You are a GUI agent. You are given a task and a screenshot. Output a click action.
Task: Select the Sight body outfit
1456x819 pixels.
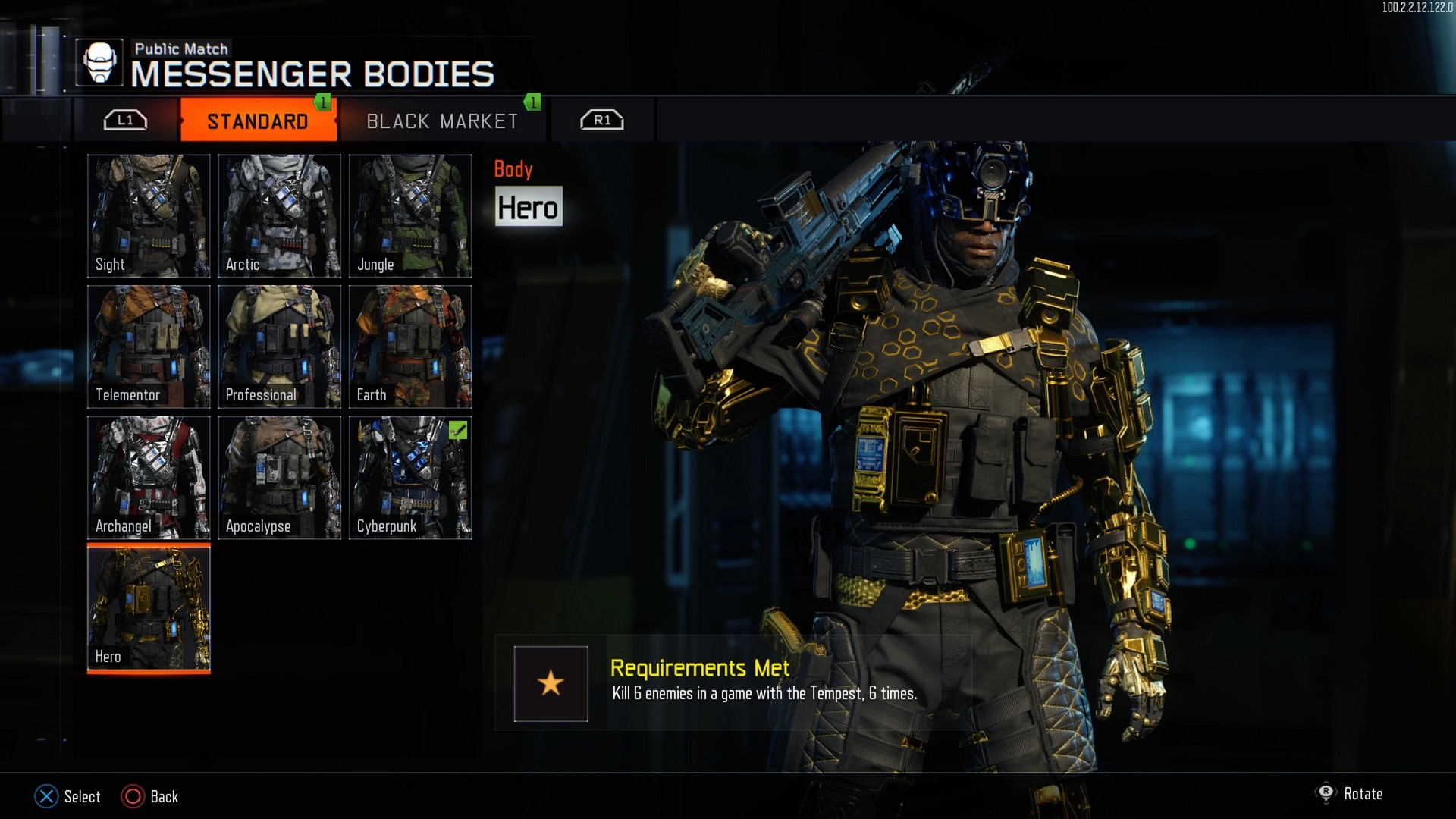click(149, 216)
